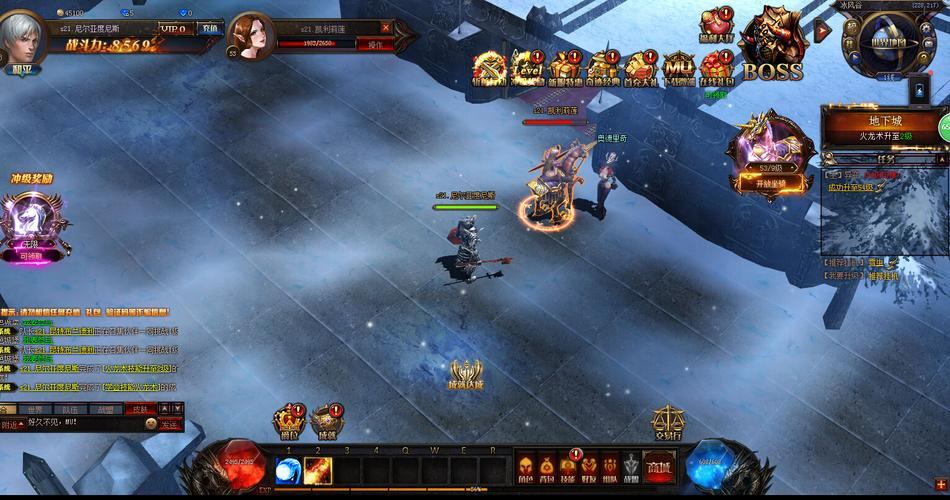The image size is (950, 500).
Task: Open the 商城 shop button
Action: point(657,468)
